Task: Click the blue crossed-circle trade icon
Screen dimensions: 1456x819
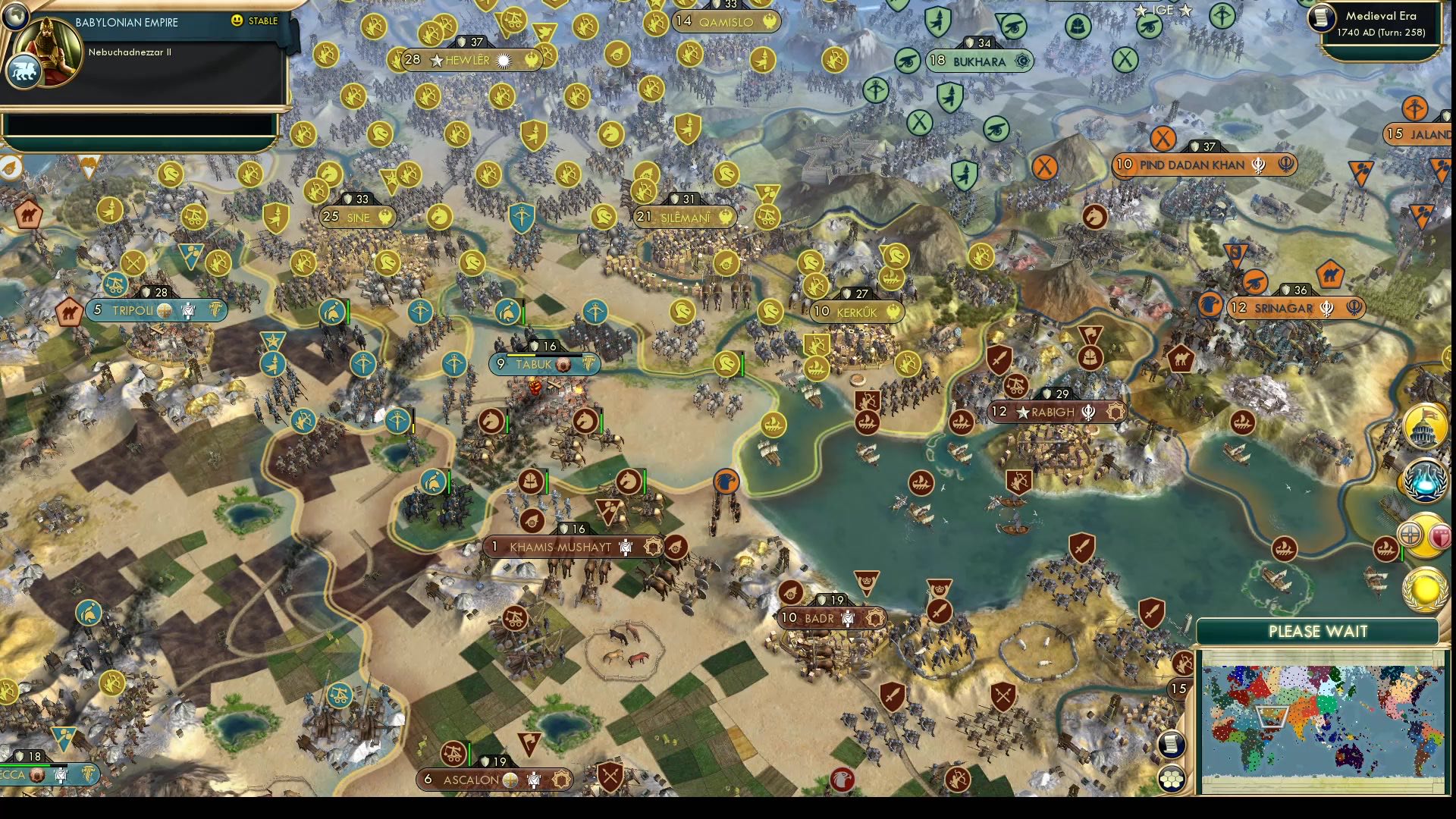Action: (1410, 533)
